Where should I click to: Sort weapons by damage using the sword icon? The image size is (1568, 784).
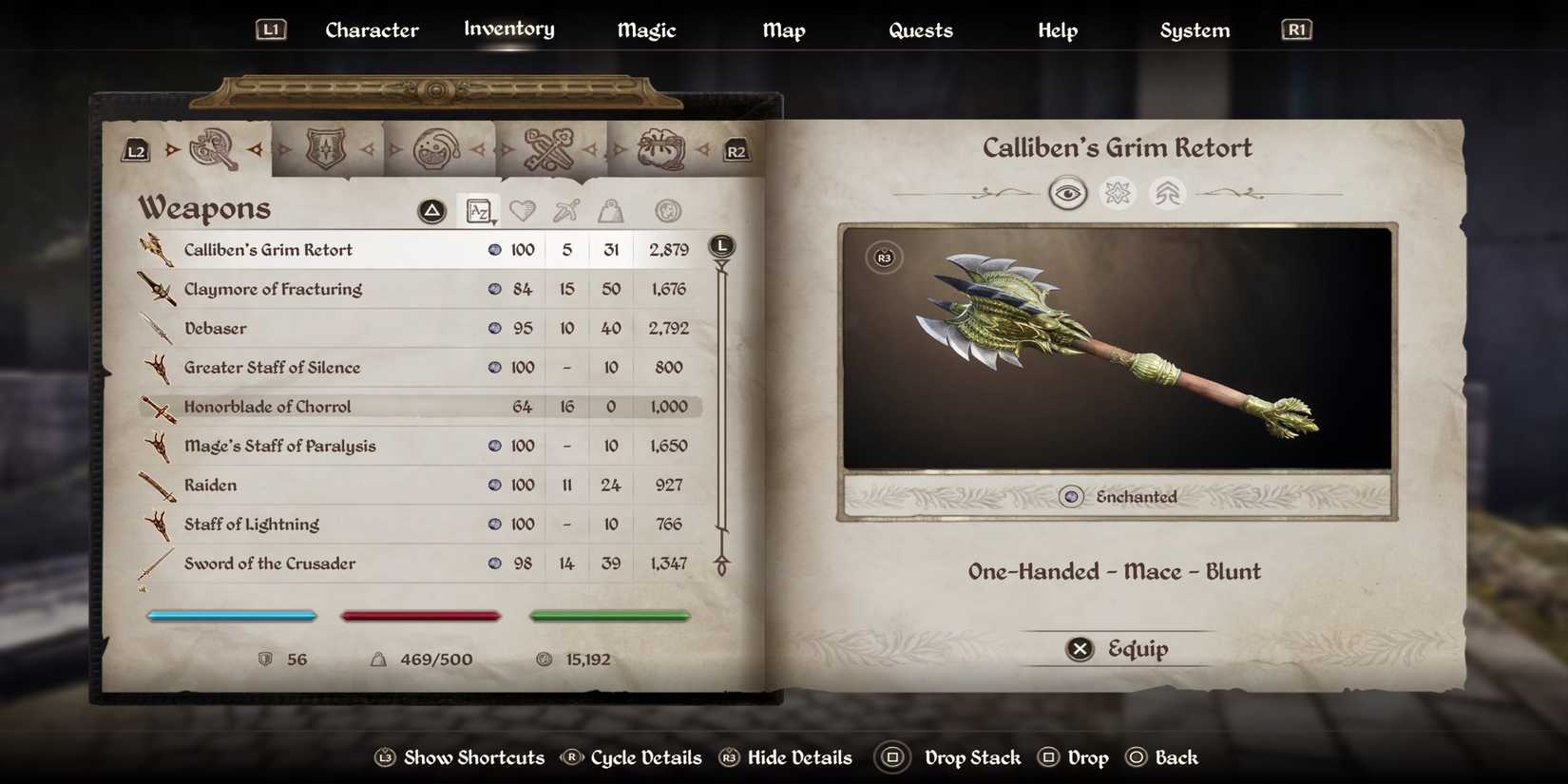pyautogui.click(x=566, y=210)
